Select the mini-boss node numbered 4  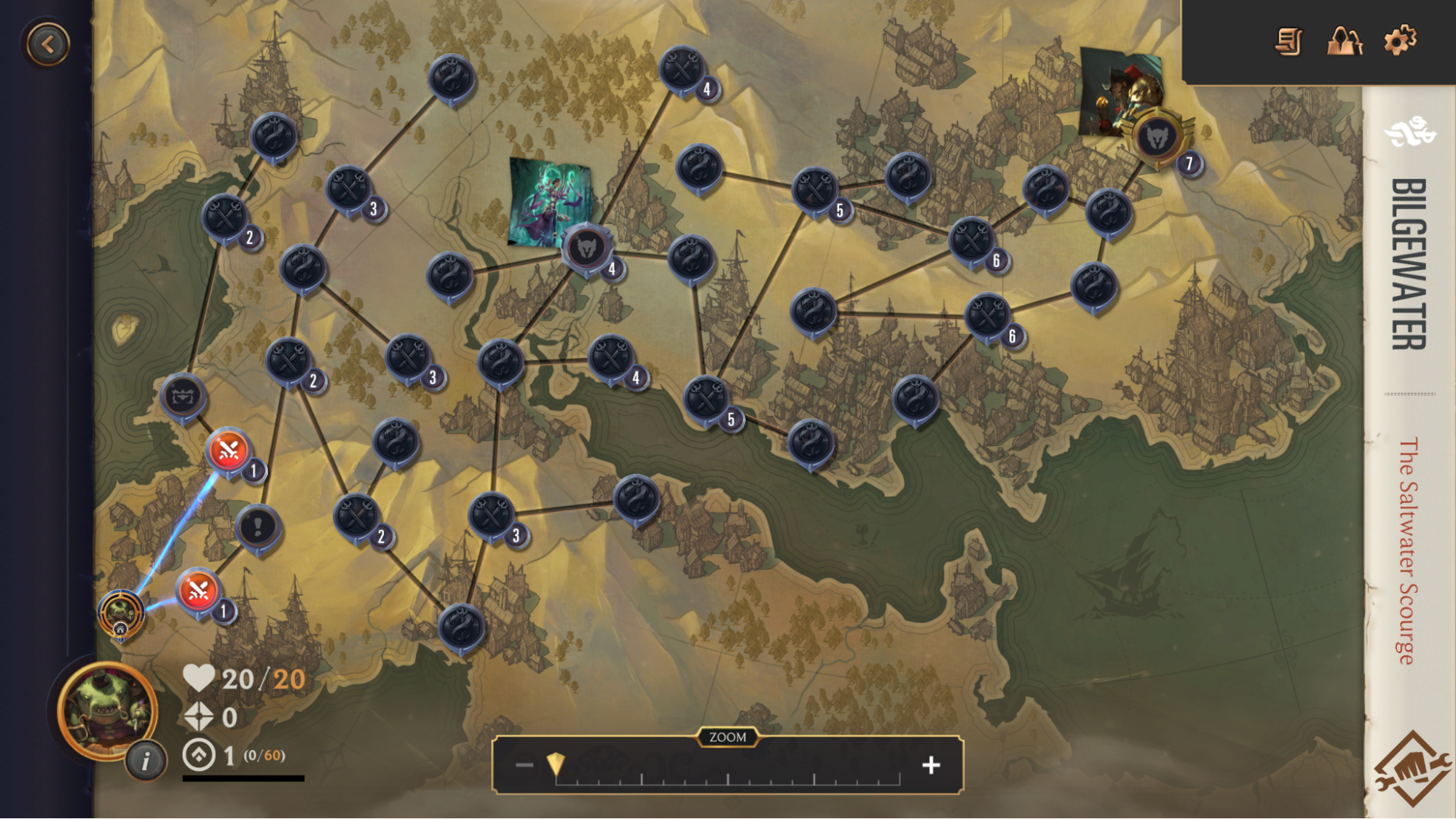point(586,249)
